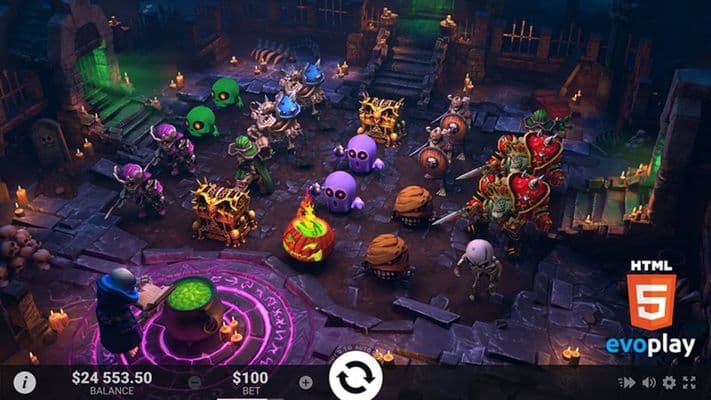Enter fullscreen mode
Image resolution: width=711 pixels, height=400 pixels.
690,382
